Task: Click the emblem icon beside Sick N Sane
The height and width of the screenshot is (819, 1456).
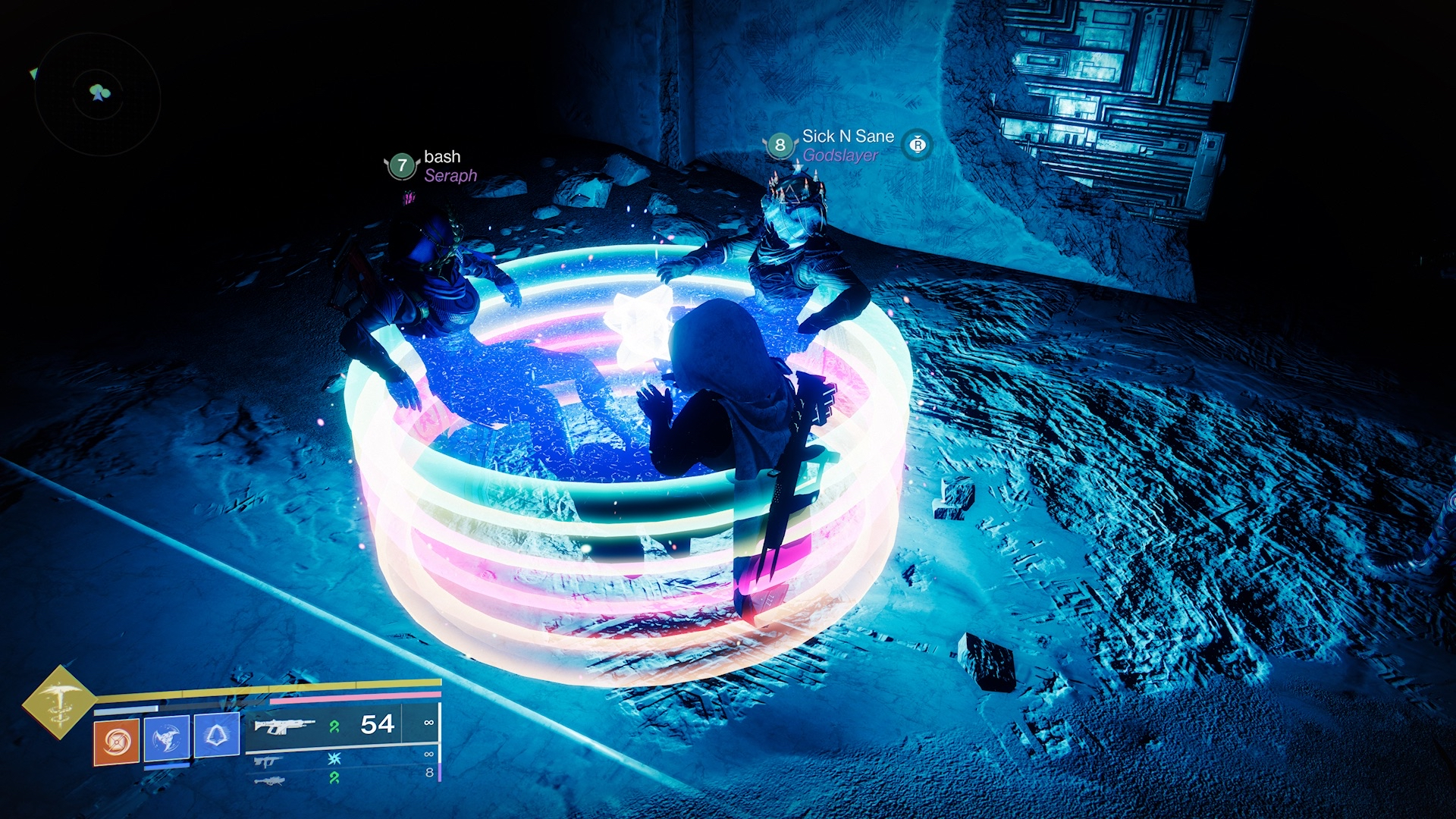Action: pos(918,144)
